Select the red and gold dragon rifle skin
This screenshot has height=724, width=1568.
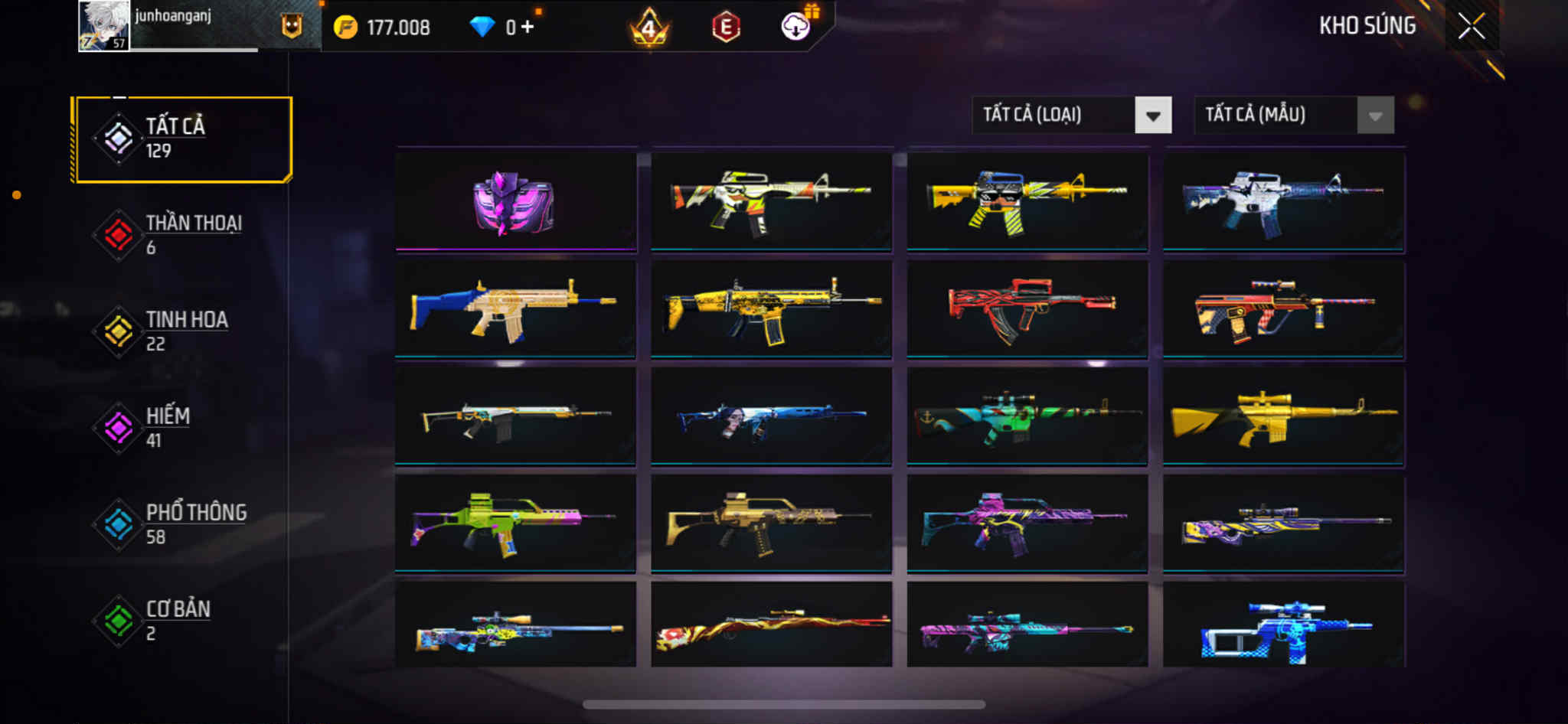[771, 626]
